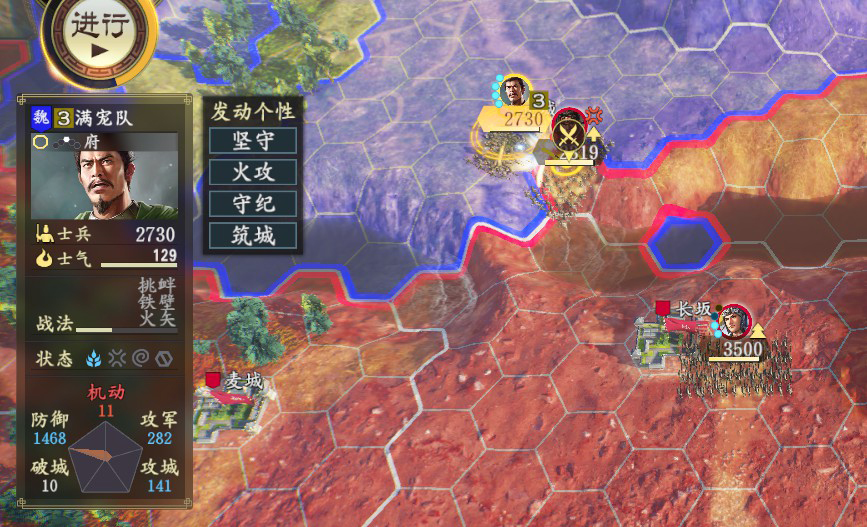Click the crossed swords battle icon
This screenshot has width=867, height=527.
point(570,132)
